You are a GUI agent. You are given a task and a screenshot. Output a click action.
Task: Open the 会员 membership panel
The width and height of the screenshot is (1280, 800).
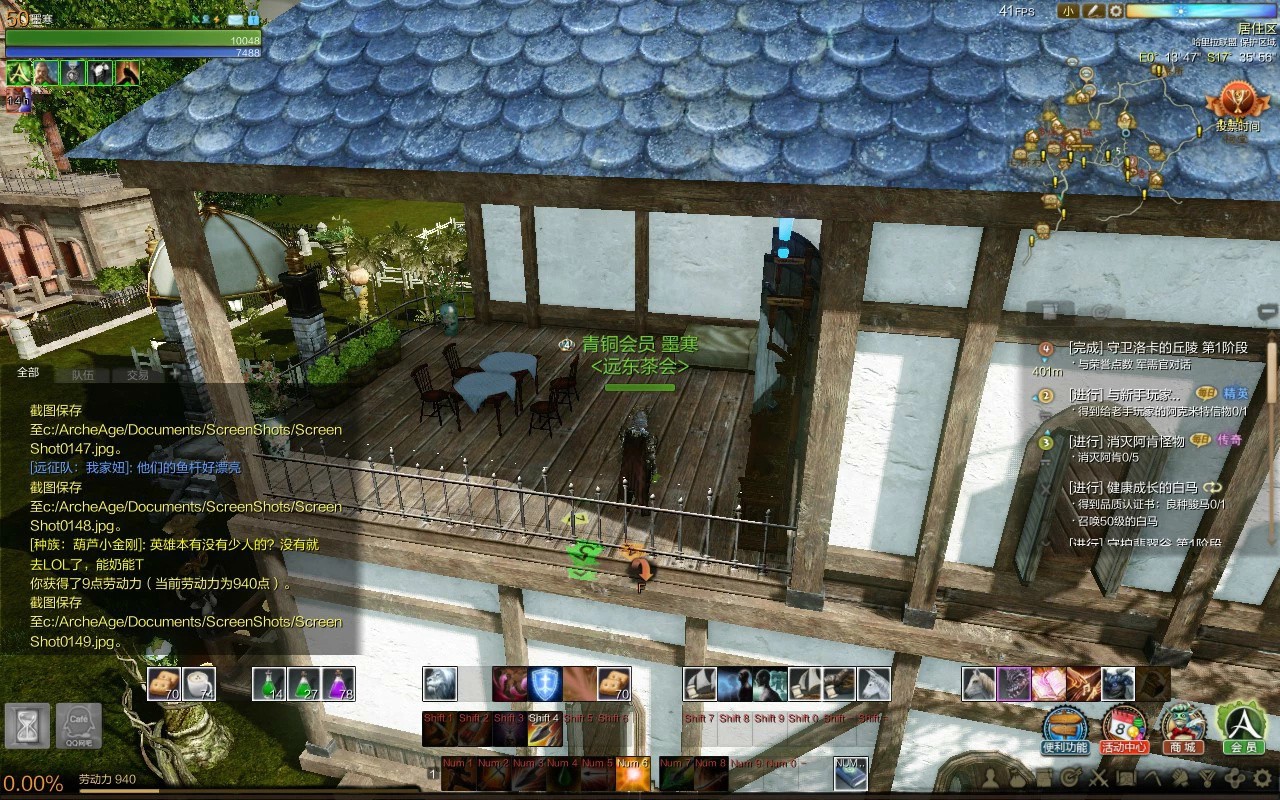point(1241,729)
